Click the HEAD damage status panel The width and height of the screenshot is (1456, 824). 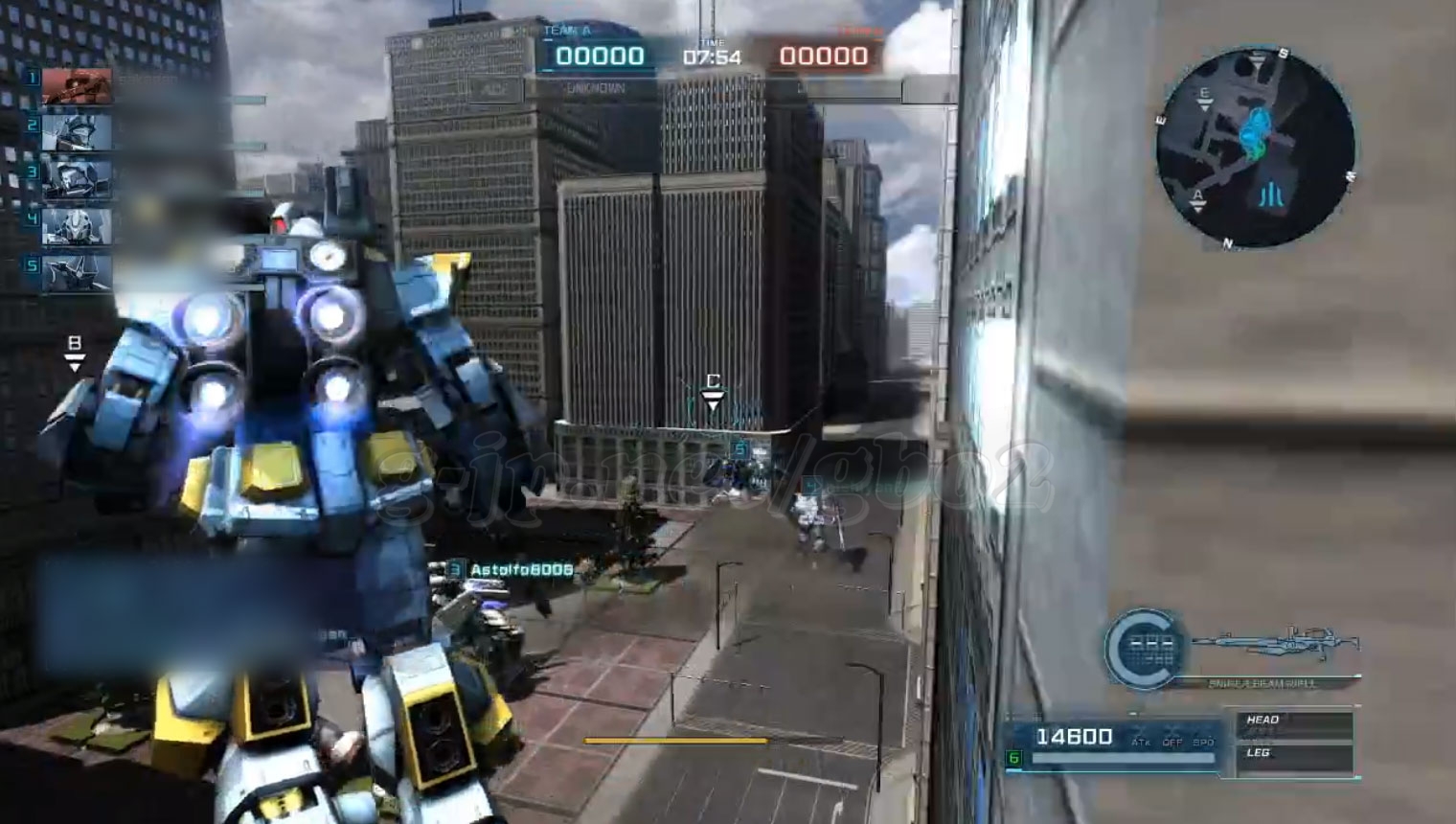[x=1294, y=724]
